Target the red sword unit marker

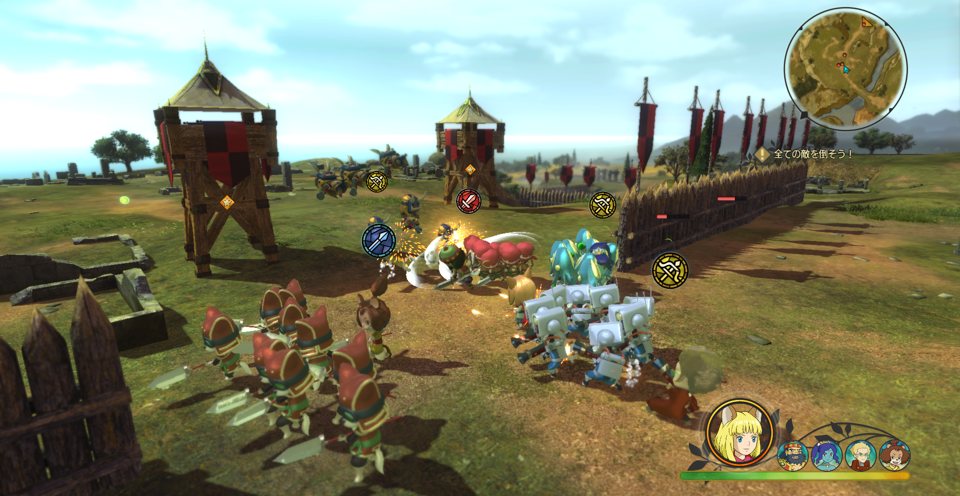pos(468,201)
